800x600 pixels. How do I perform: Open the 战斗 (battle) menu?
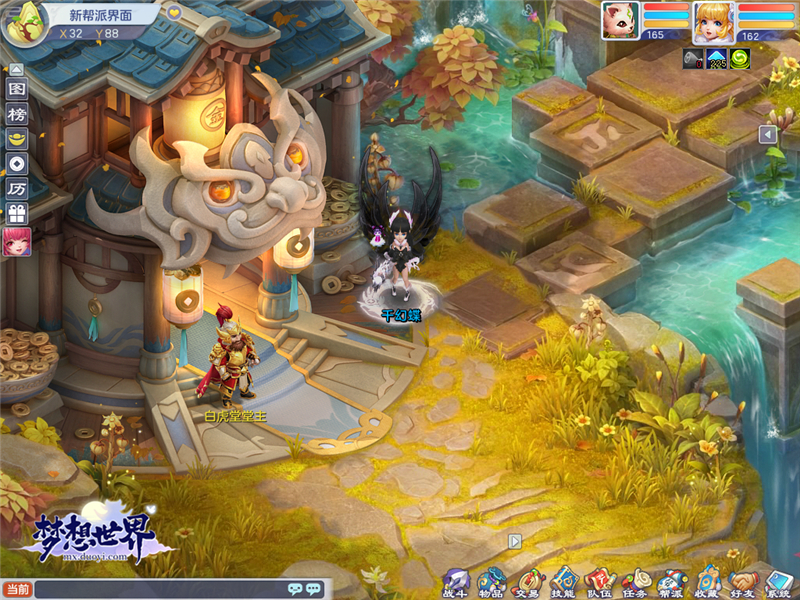pos(456,581)
